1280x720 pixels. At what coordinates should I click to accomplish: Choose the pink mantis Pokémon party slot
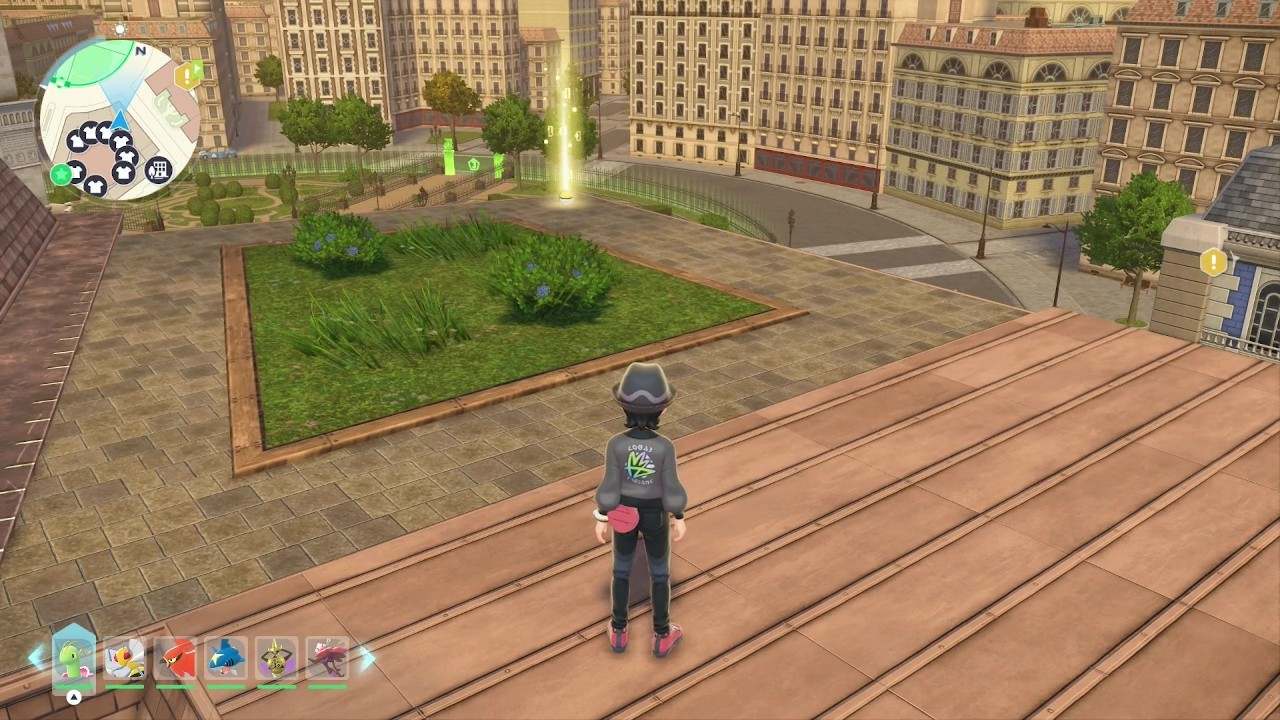327,659
